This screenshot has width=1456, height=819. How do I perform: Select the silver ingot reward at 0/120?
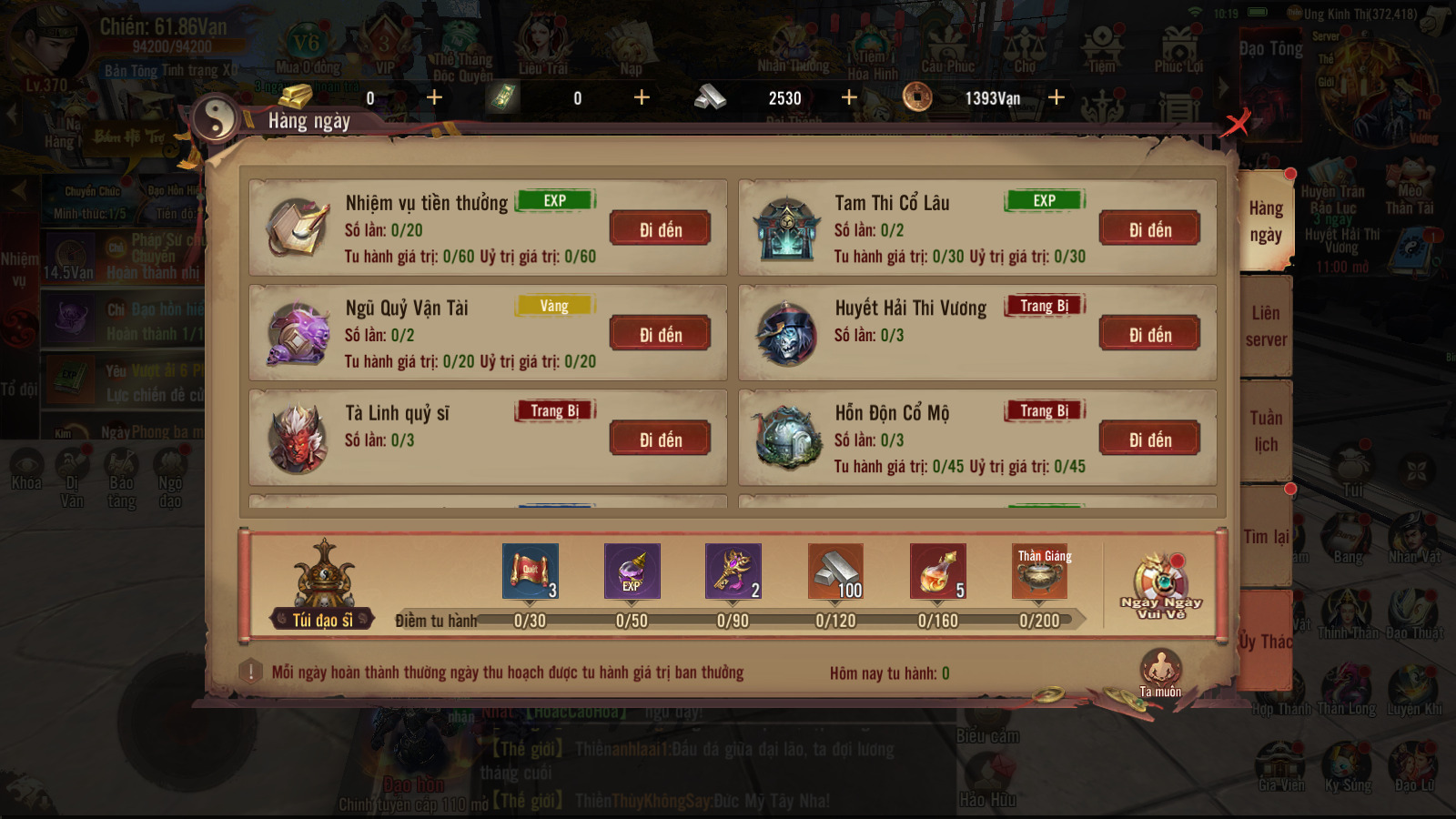tap(835, 571)
